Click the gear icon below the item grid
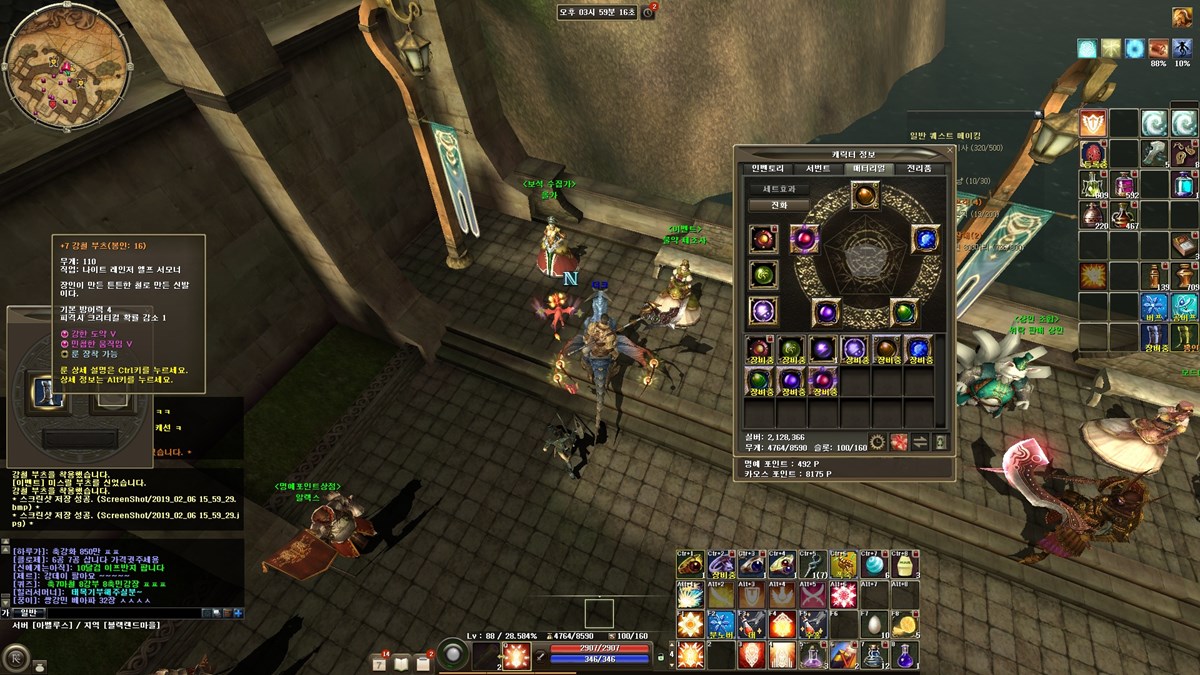 point(878,442)
